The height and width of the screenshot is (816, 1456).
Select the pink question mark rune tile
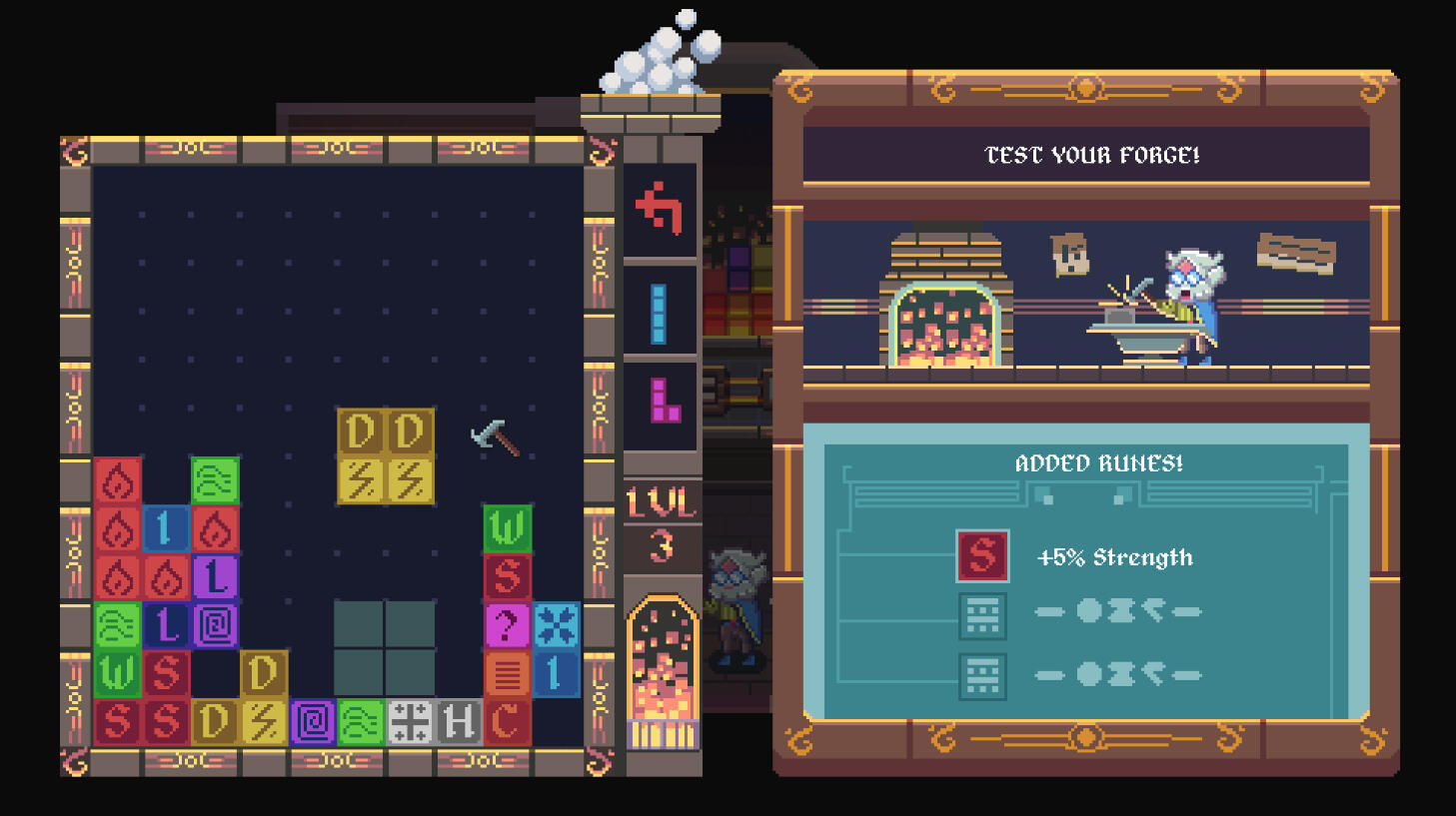tap(507, 625)
